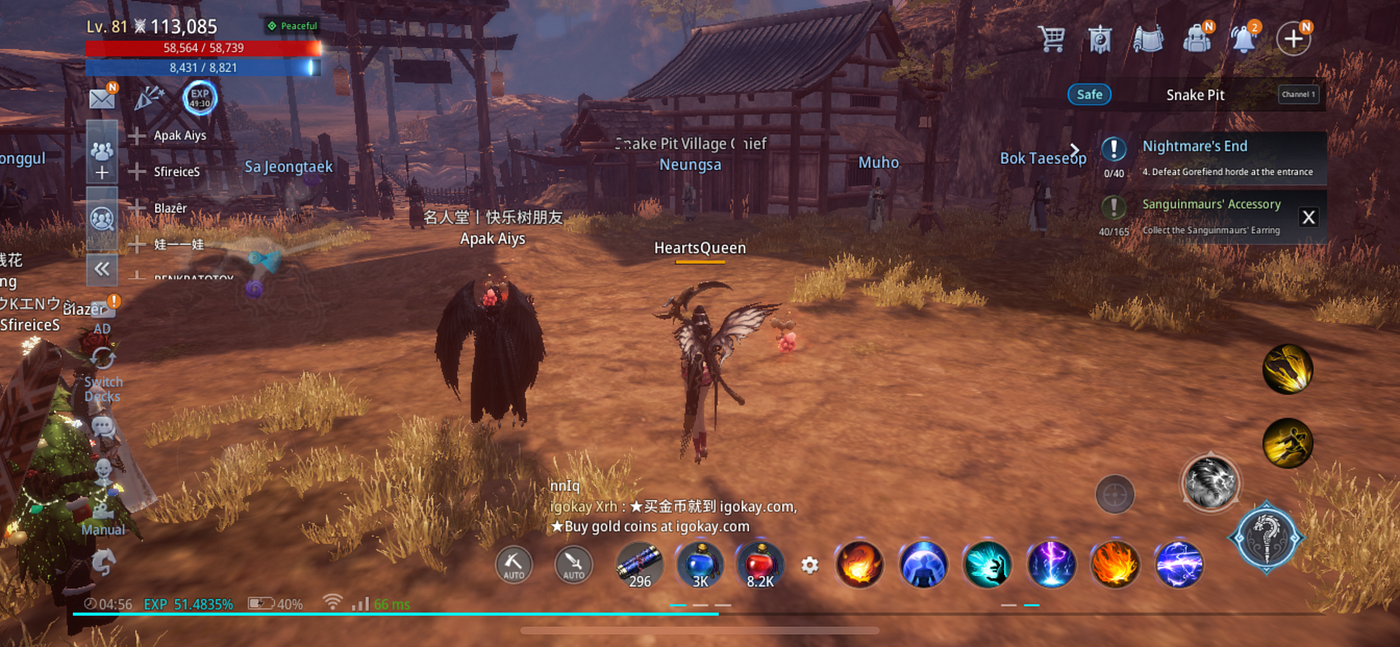The image size is (1400, 647).
Task: Check the bell notifications
Action: (1244, 39)
